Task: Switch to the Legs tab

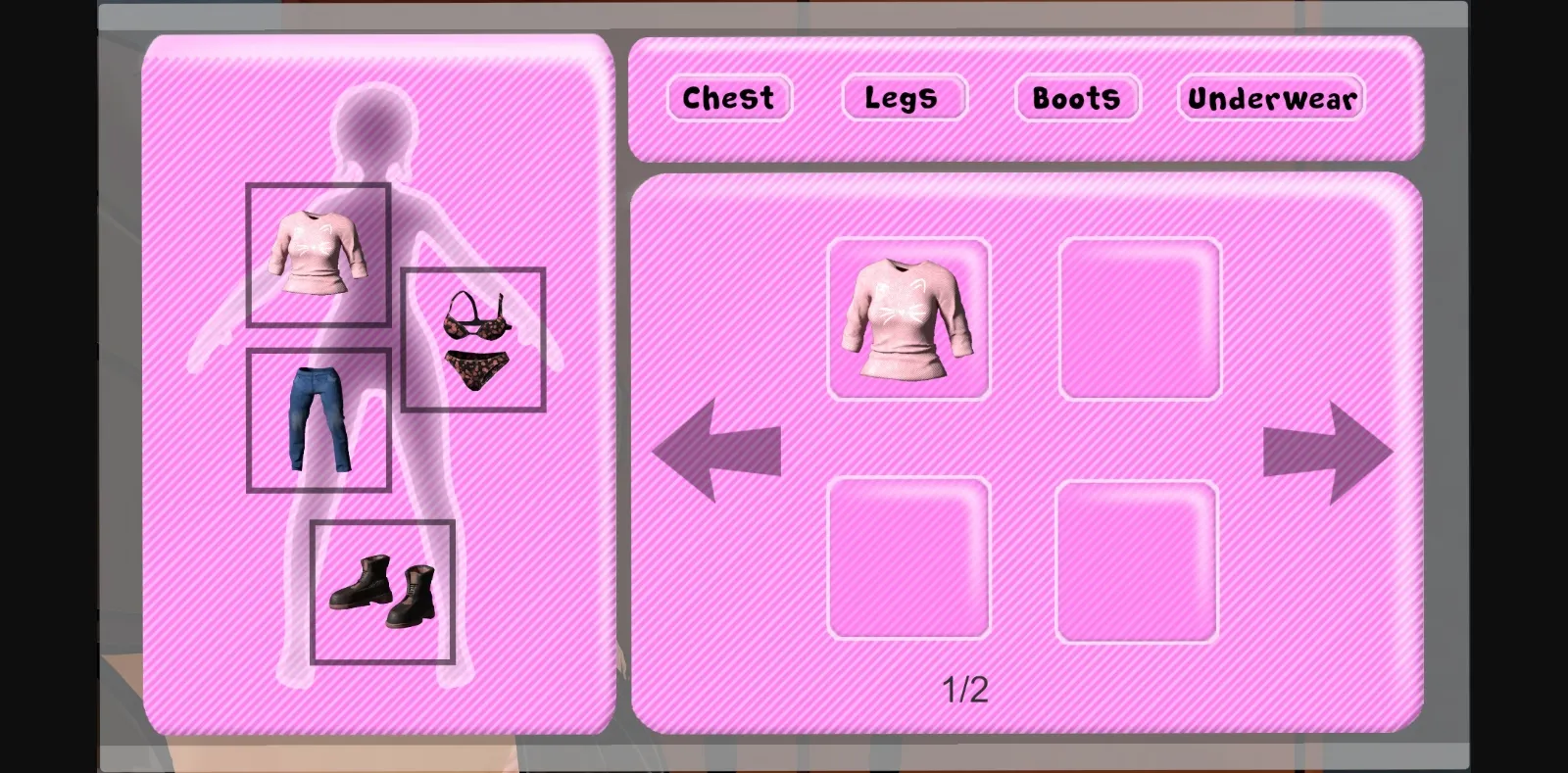Action: click(x=904, y=97)
